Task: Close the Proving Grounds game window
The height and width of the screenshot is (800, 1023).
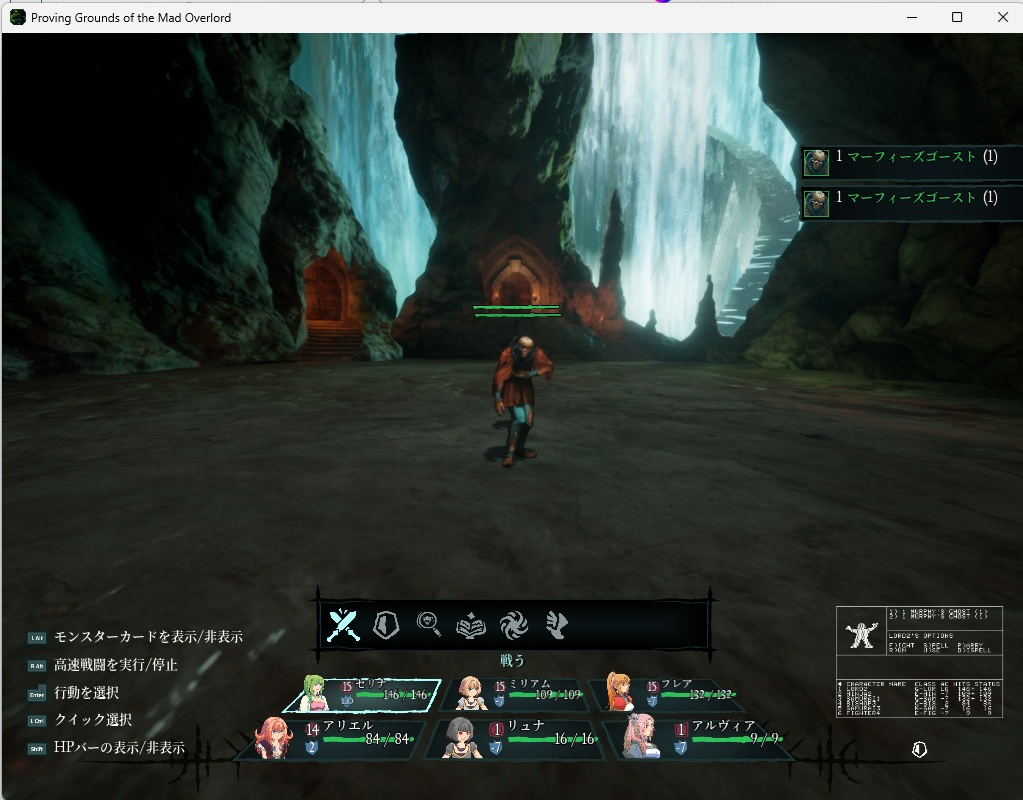Action: (x=1002, y=17)
